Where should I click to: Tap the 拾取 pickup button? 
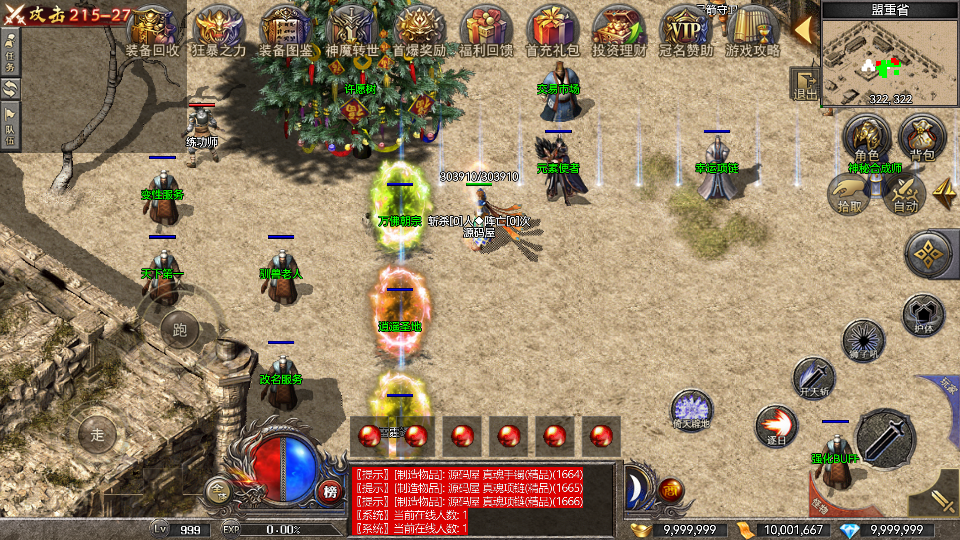pos(850,192)
